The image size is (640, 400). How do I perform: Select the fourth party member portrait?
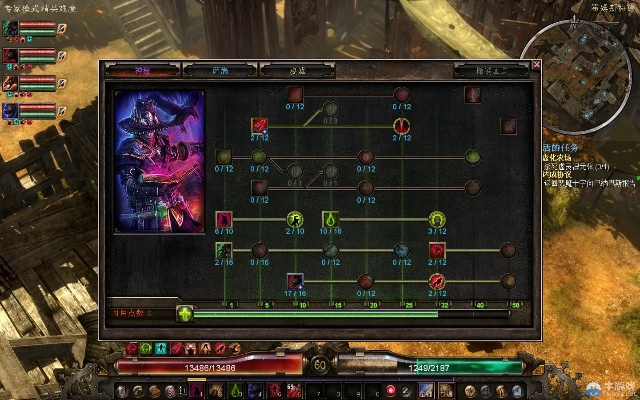click(x=10, y=110)
